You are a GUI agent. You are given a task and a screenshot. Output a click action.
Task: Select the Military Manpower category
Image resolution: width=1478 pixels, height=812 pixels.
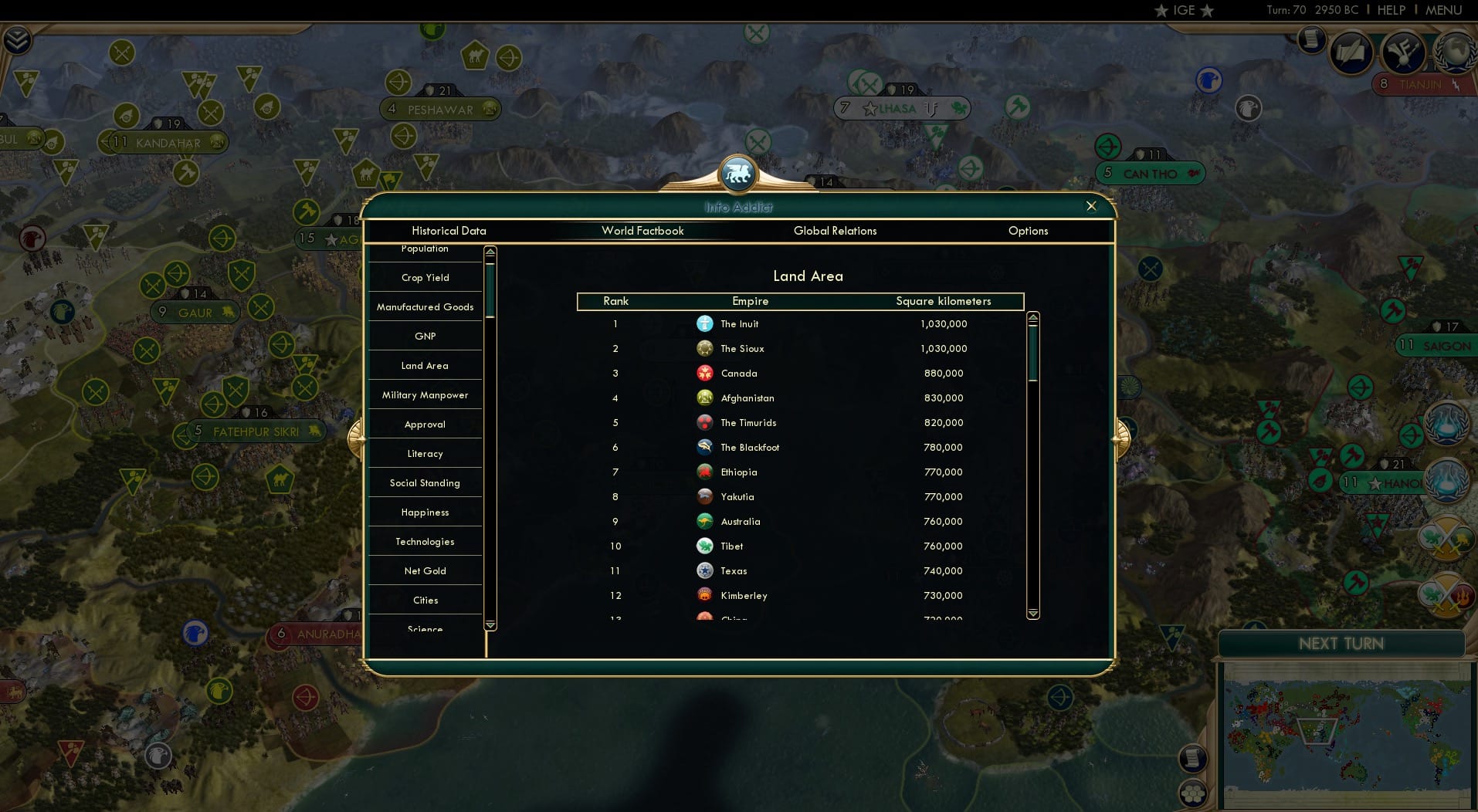point(425,394)
